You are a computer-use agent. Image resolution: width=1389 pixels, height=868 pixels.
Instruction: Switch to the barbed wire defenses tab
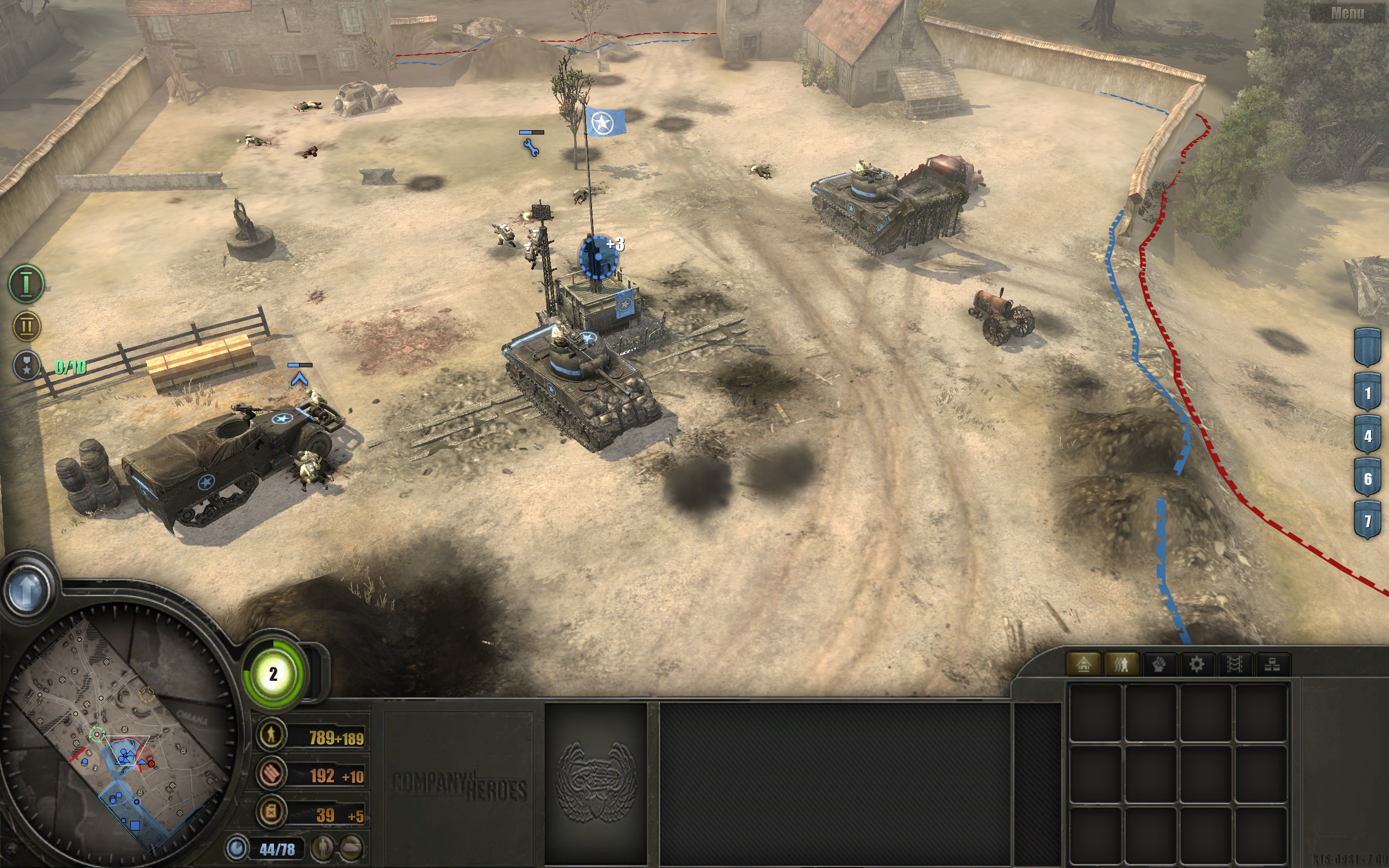tap(1234, 664)
